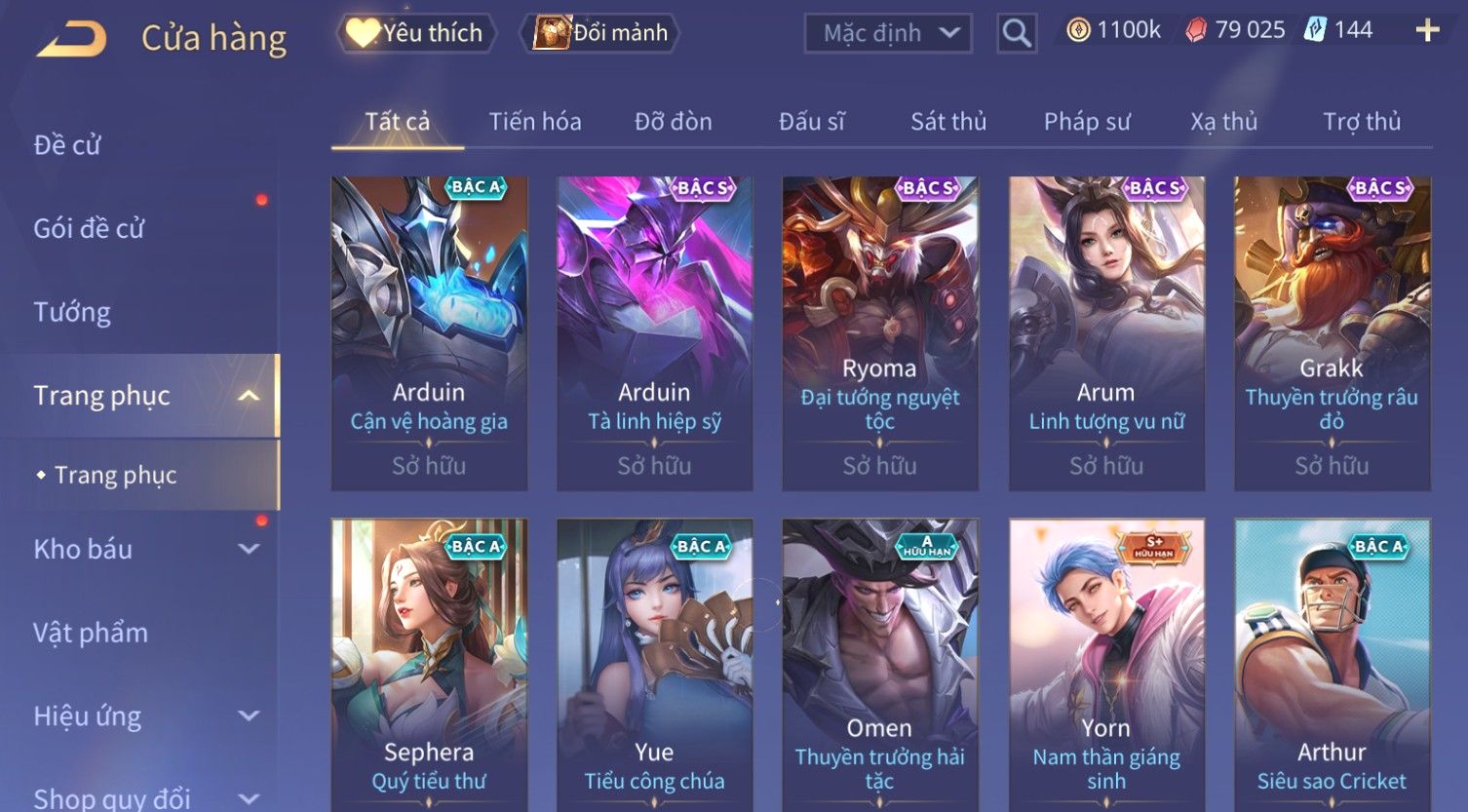Switch to the Trợ thủ tab

1362,122
